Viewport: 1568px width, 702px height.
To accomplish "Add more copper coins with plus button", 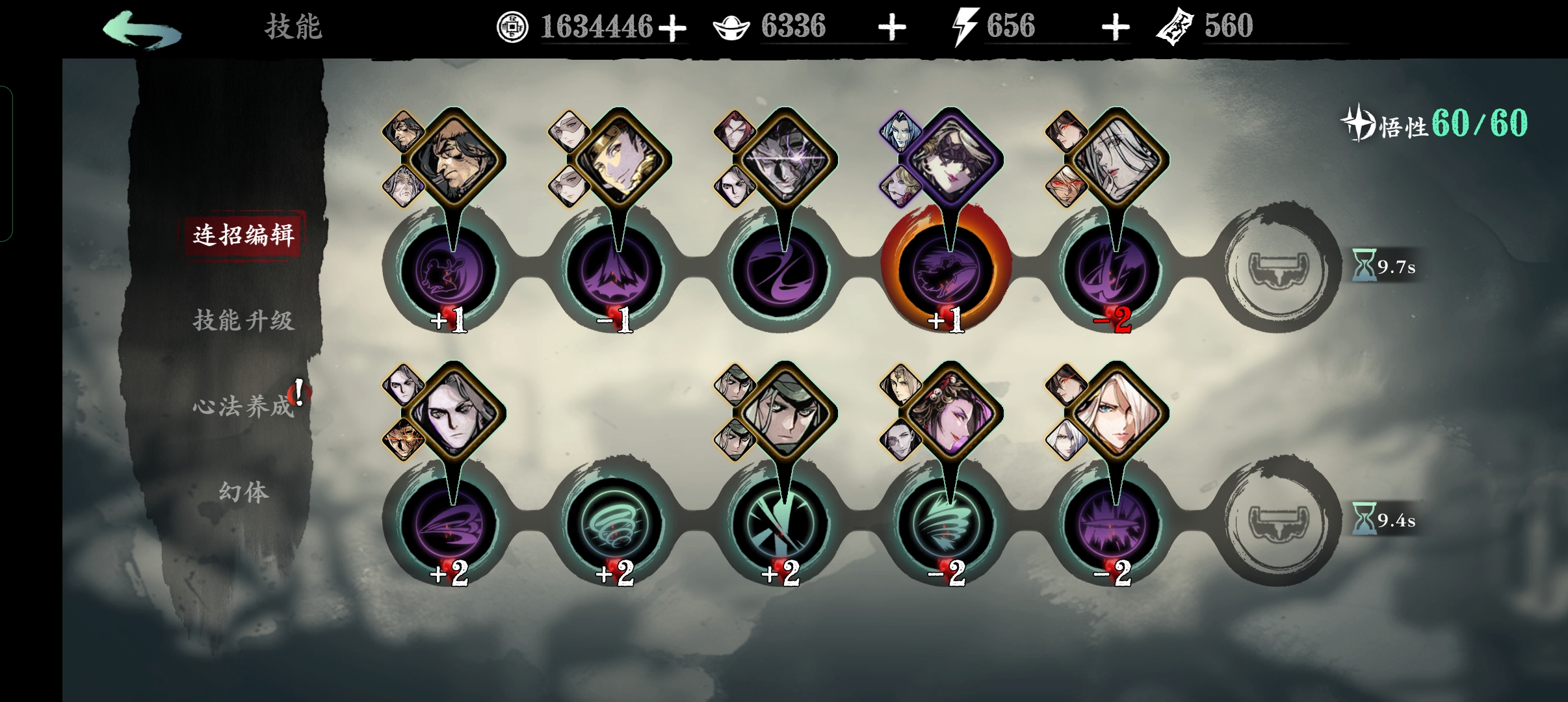I will 672,28.
